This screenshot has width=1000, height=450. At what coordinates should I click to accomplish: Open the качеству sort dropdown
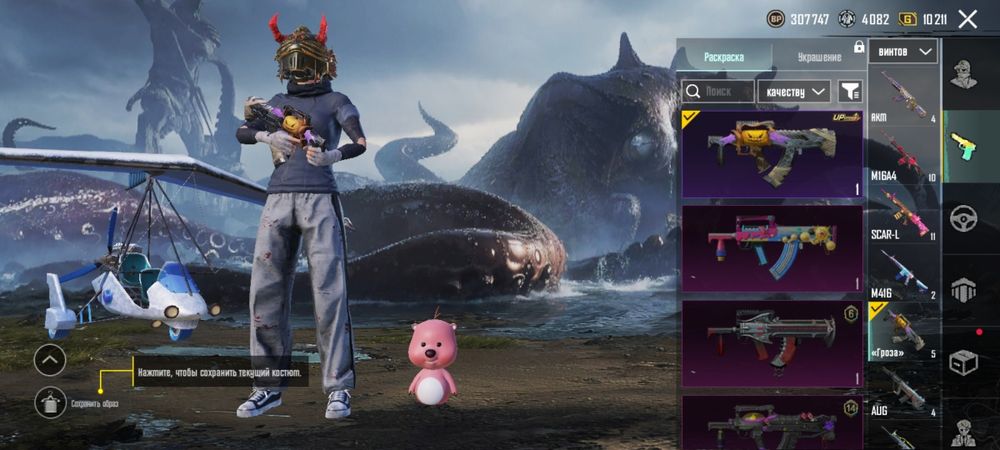tap(793, 91)
